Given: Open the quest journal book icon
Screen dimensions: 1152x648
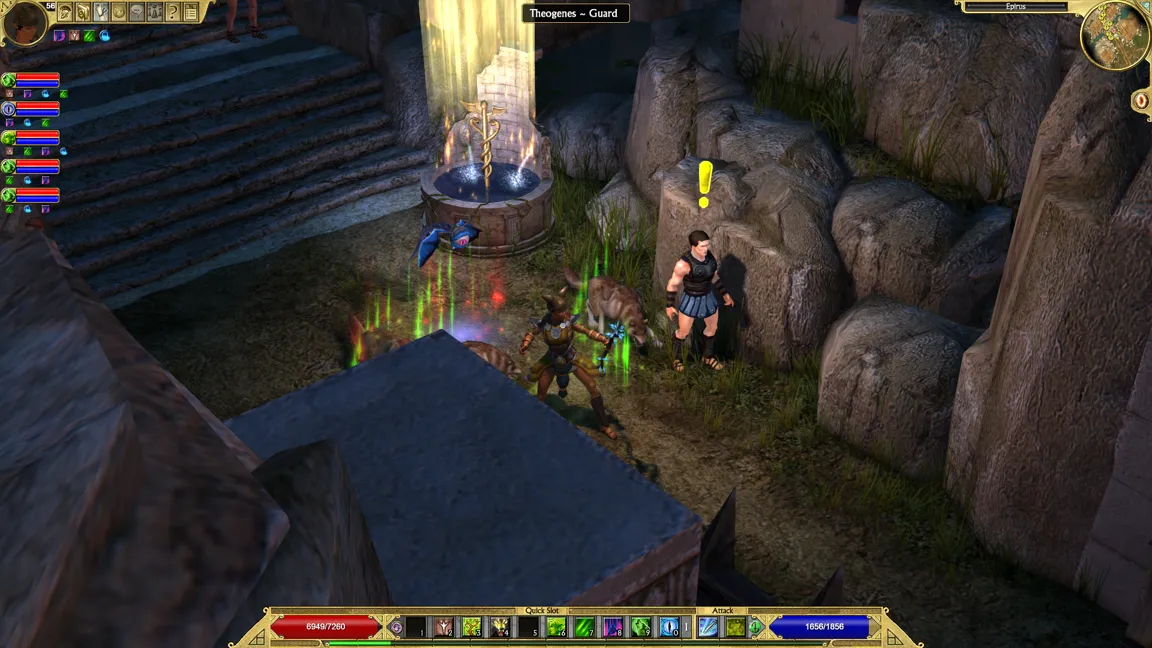Looking at the screenshot, I should tap(83, 12).
